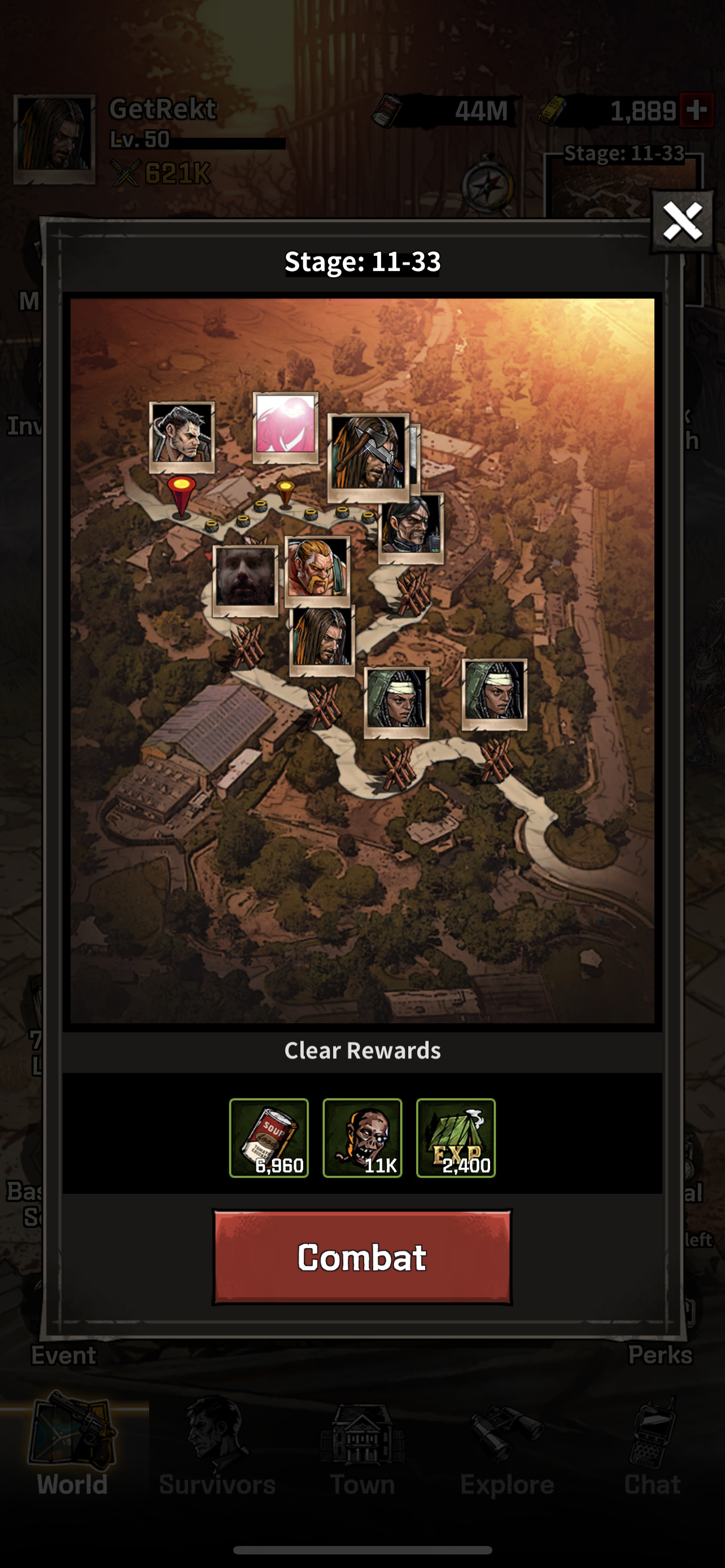Tap the zombie head reward icon
This screenshot has height=1568, width=725.
tap(362, 1138)
